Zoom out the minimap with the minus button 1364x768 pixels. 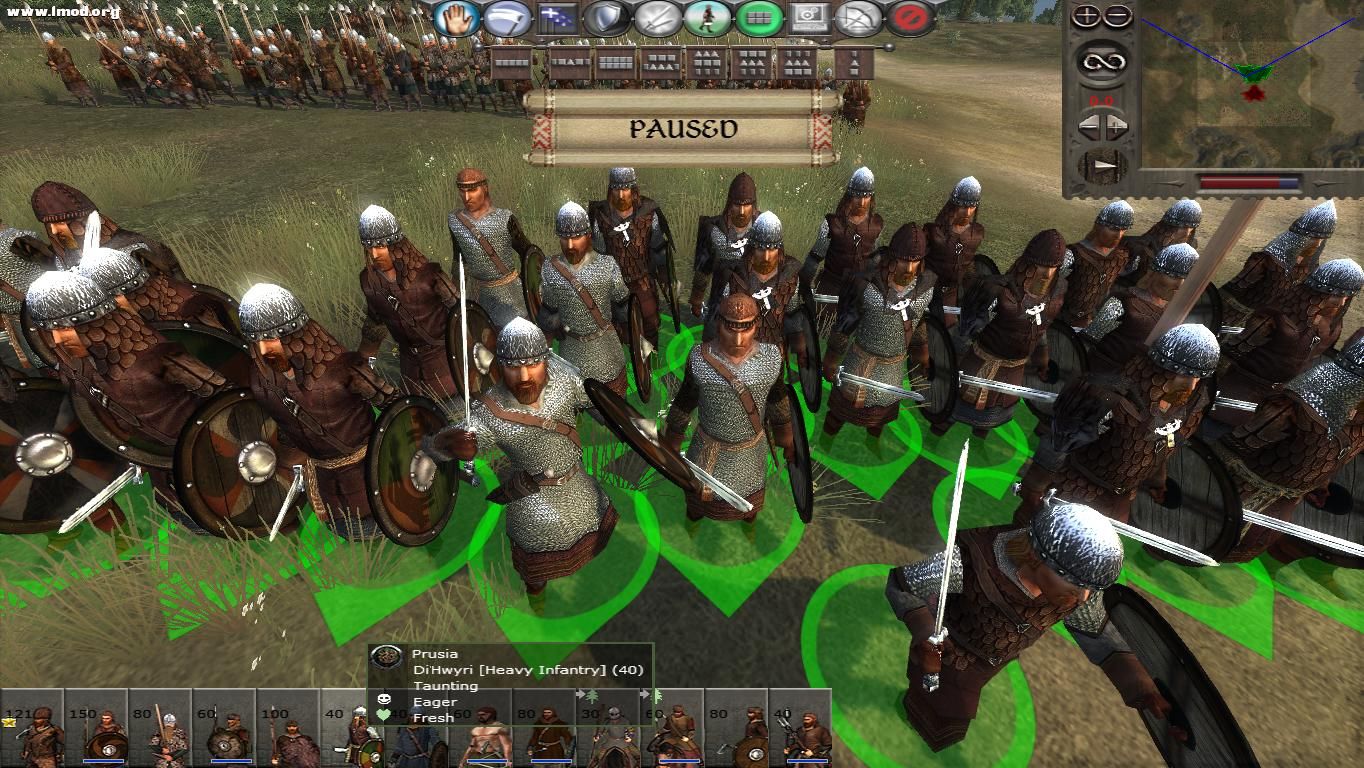coord(1117,16)
